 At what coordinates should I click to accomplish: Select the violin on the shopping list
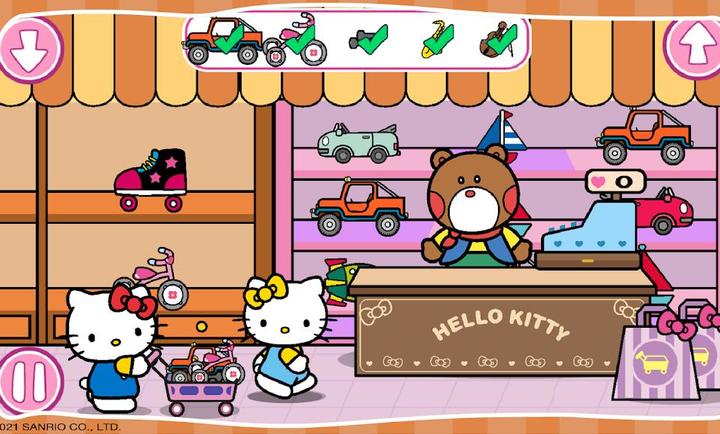click(x=497, y=41)
